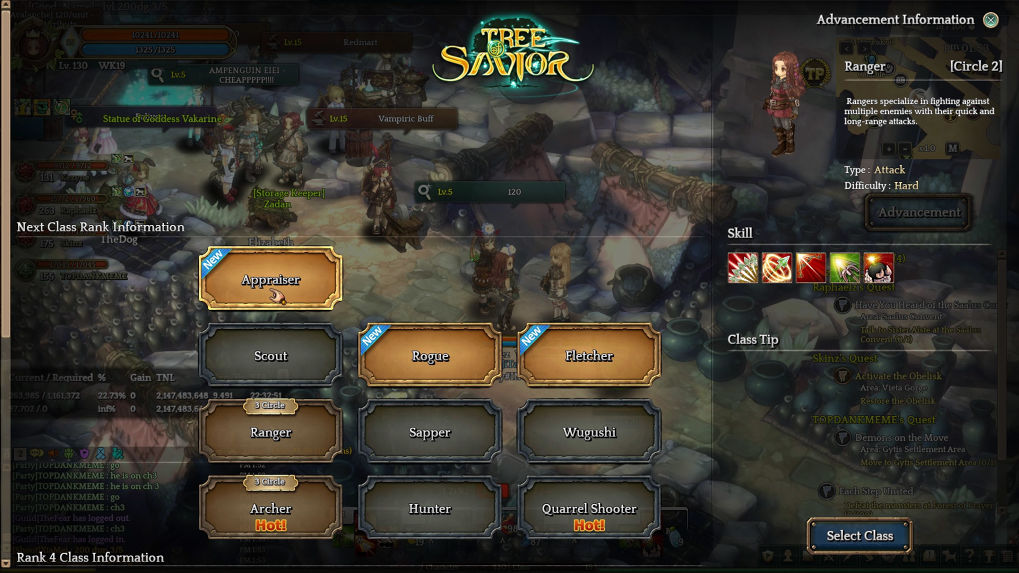Inspect the spiral arrow skill icon
The width and height of the screenshot is (1019, 573).
click(777, 268)
